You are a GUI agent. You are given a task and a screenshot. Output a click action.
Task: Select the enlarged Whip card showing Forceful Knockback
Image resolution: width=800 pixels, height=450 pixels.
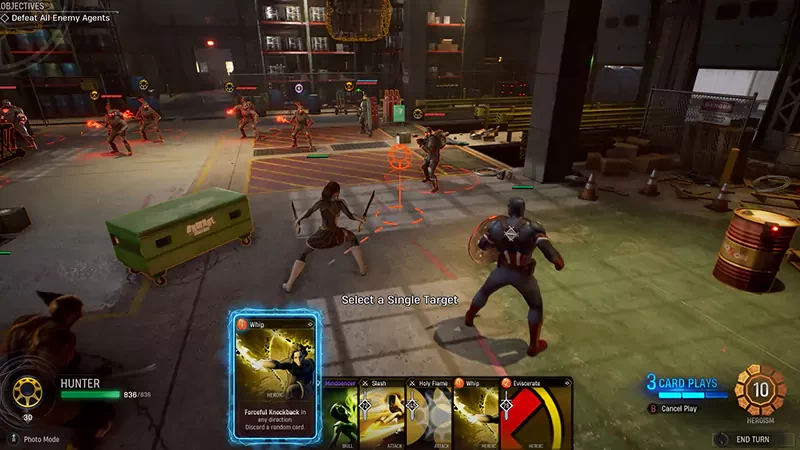tap(274, 375)
